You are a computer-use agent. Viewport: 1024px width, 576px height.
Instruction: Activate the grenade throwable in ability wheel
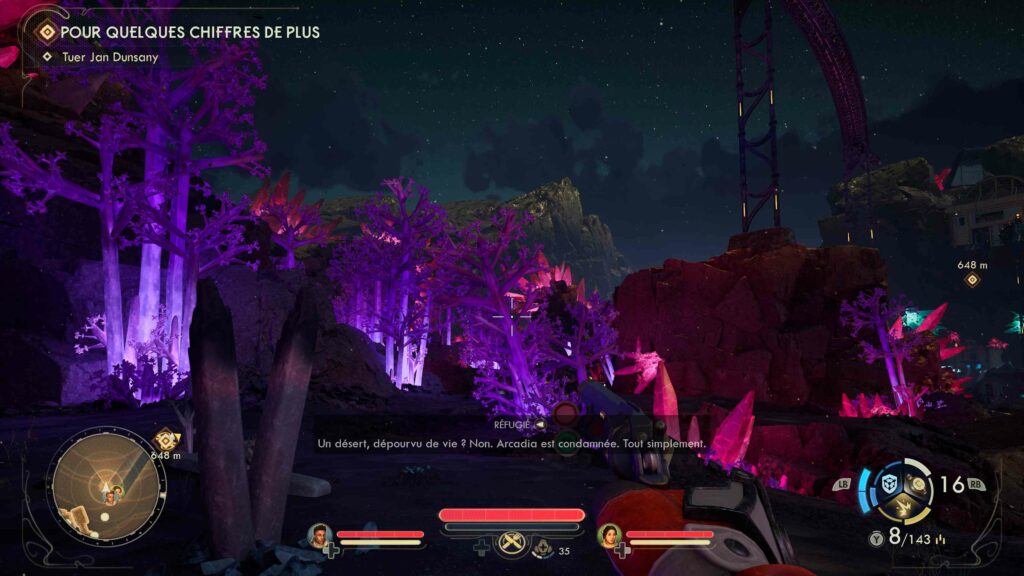click(919, 484)
